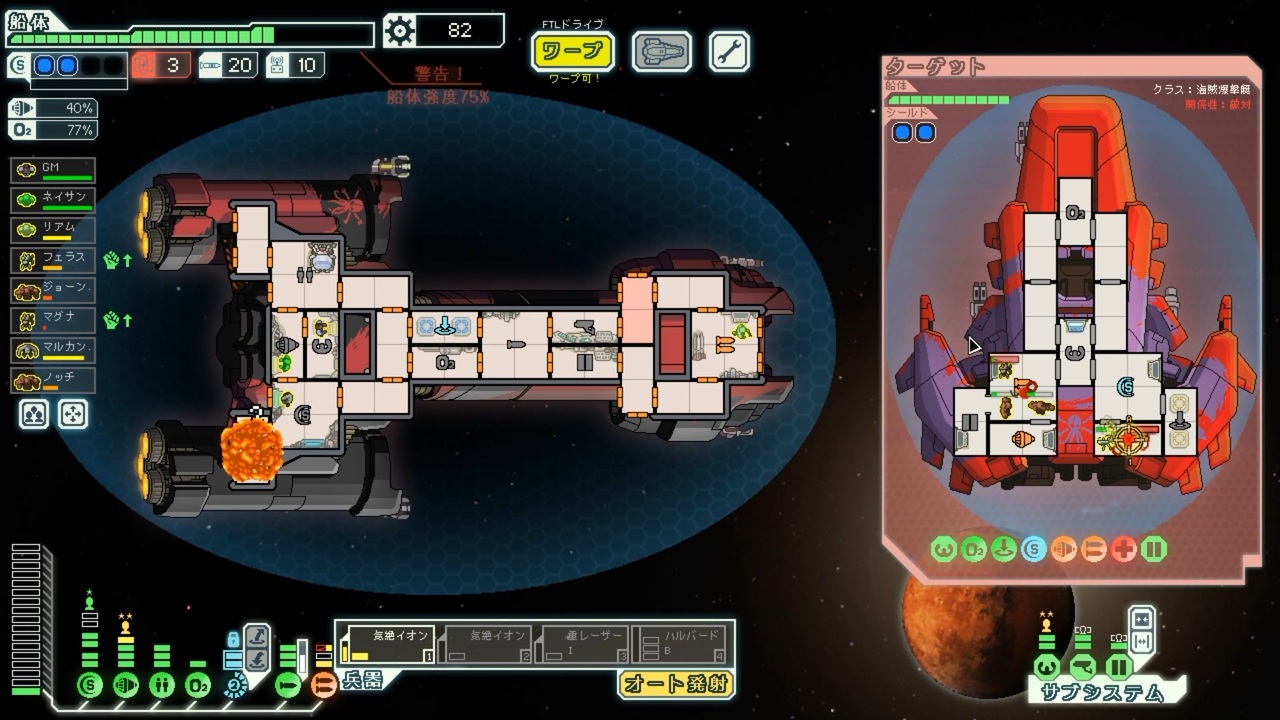Click the shields system power icon
The image size is (1280, 720).
point(90,686)
